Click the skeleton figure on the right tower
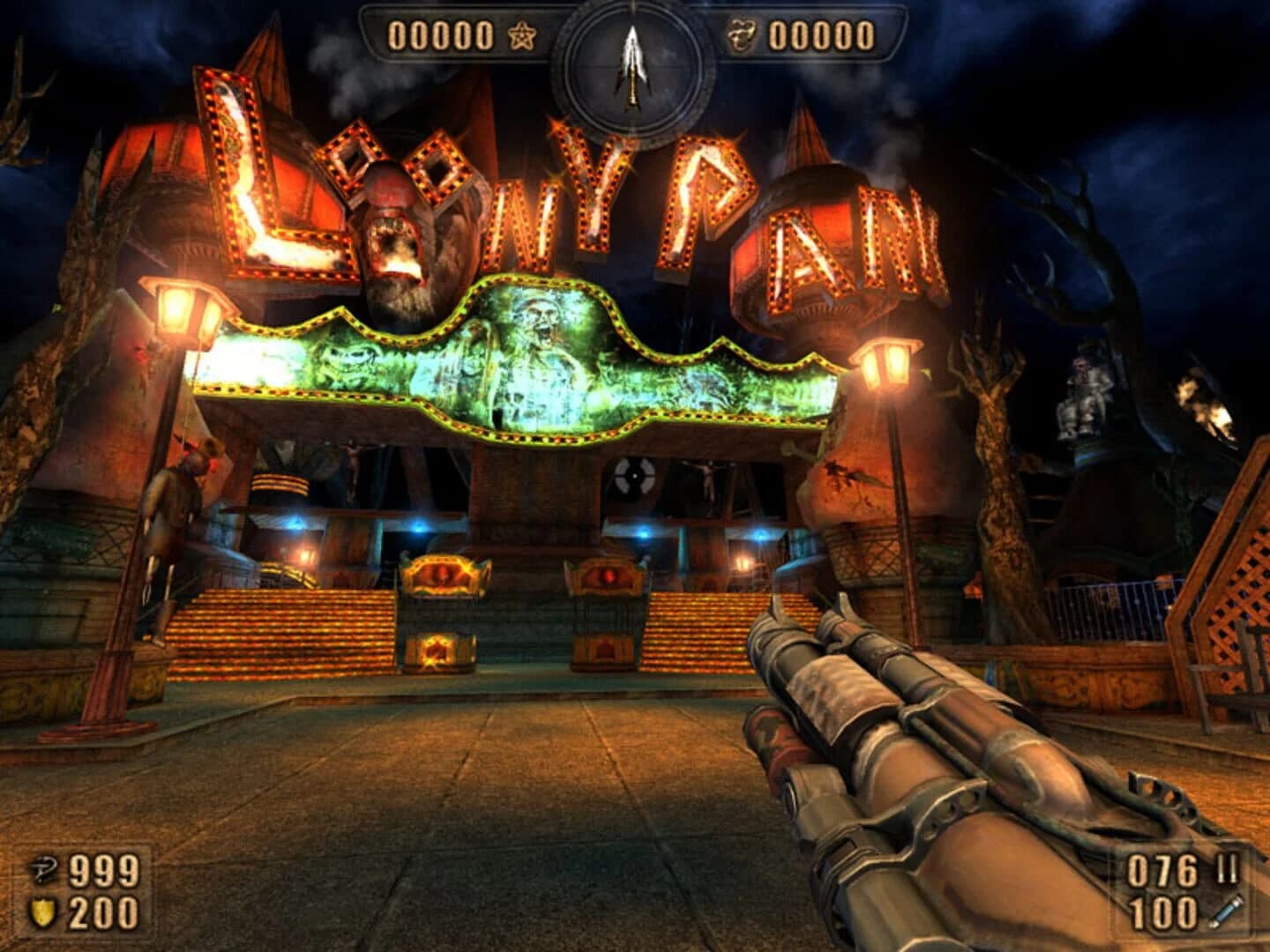 point(1085,392)
